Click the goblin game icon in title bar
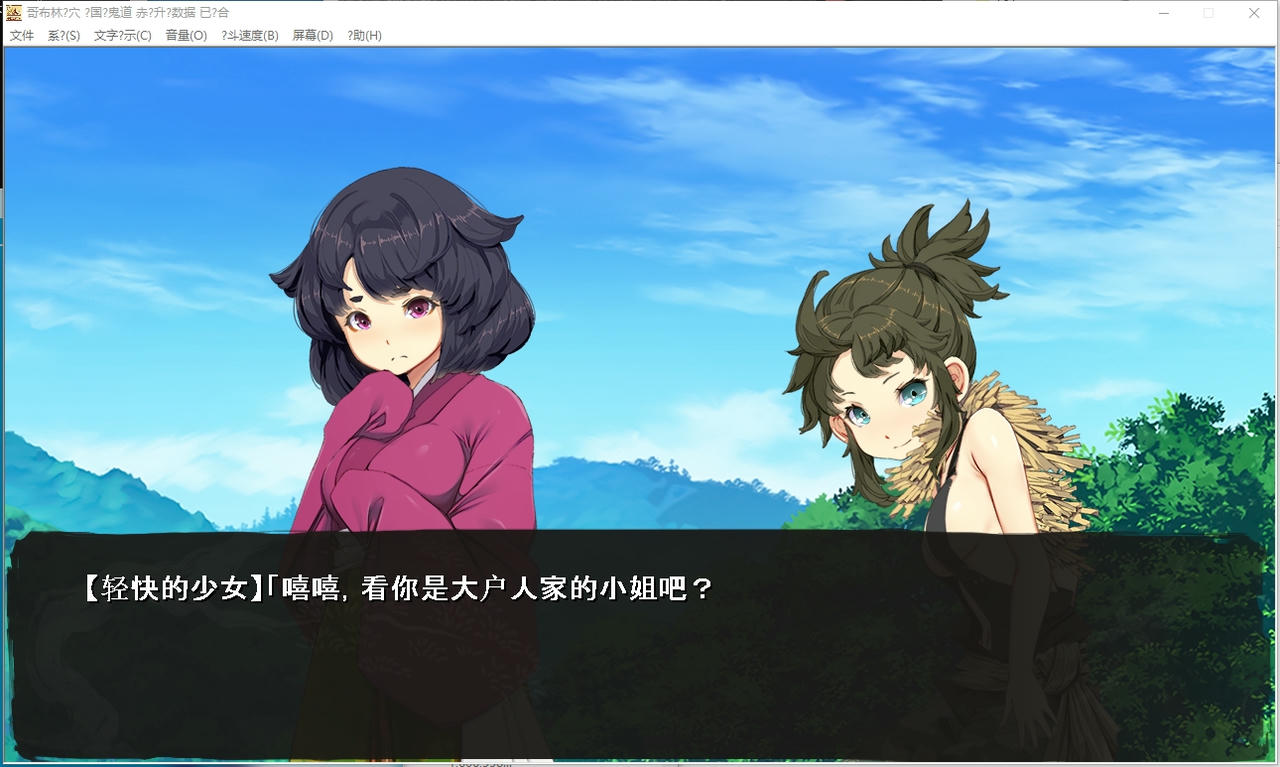This screenshot has height=767, width=1280. coord(13,13)
